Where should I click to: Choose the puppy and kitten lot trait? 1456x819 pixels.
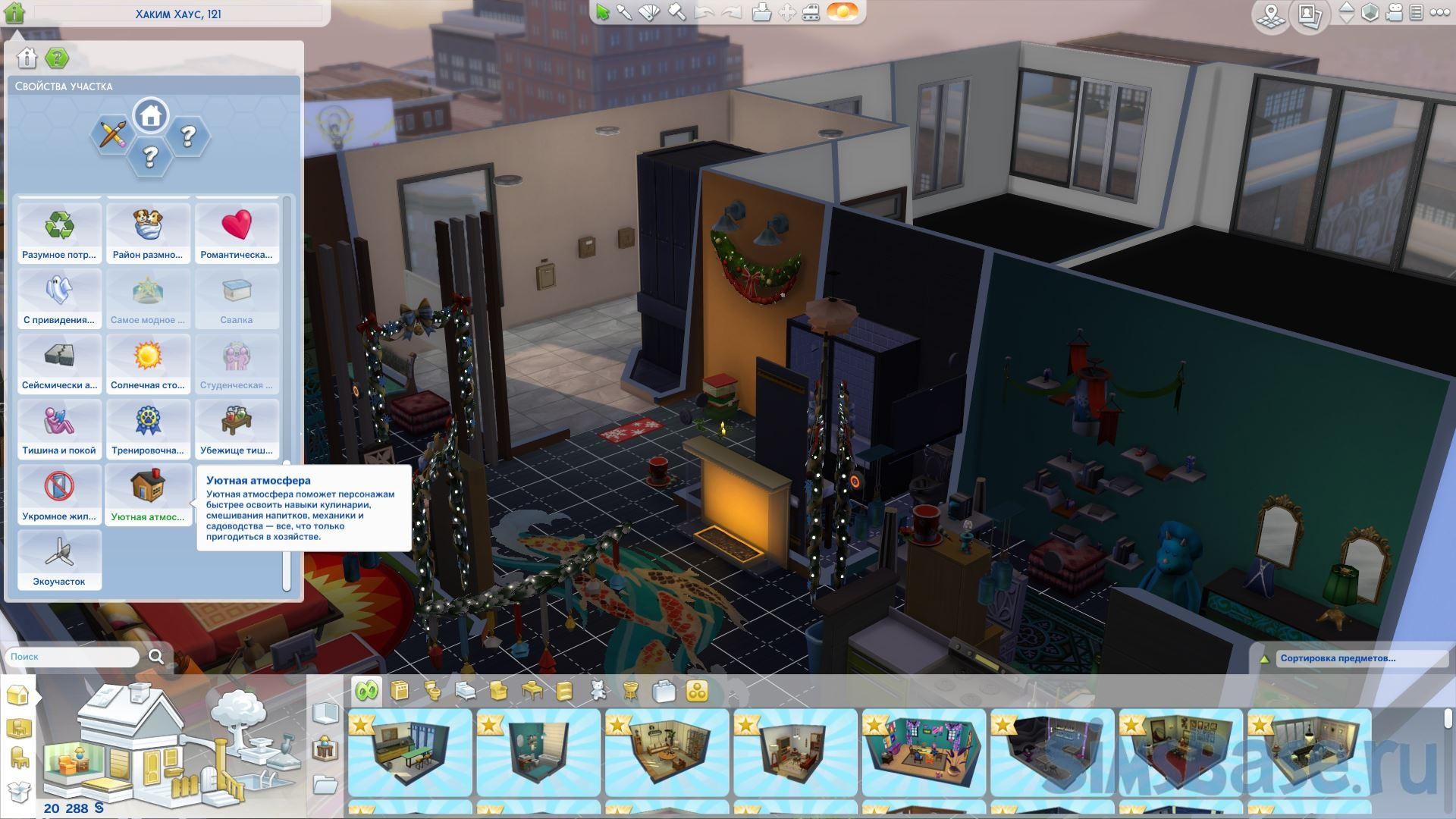coord(148,232)
